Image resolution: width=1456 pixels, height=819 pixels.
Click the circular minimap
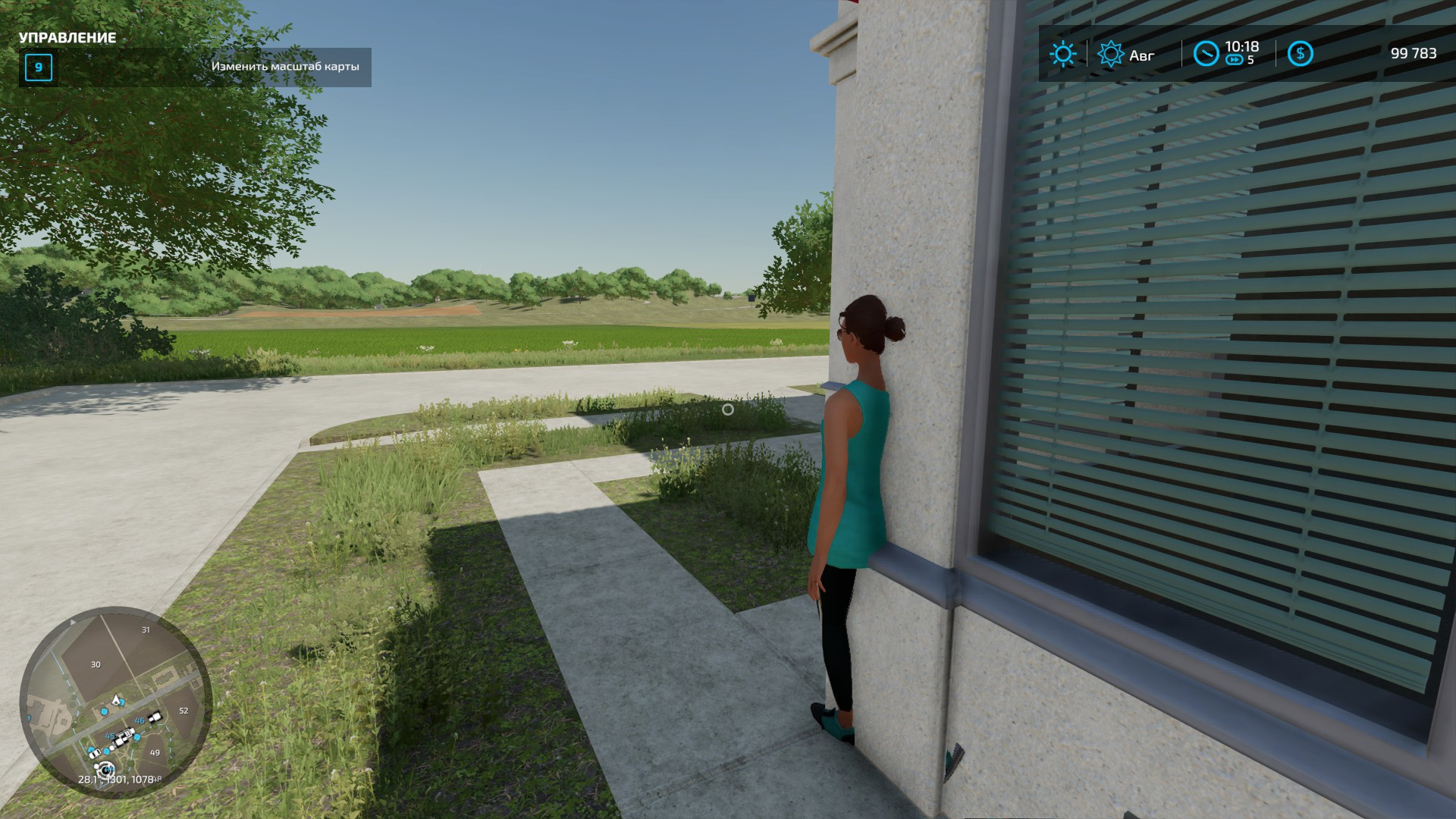[x=115, y=702]
